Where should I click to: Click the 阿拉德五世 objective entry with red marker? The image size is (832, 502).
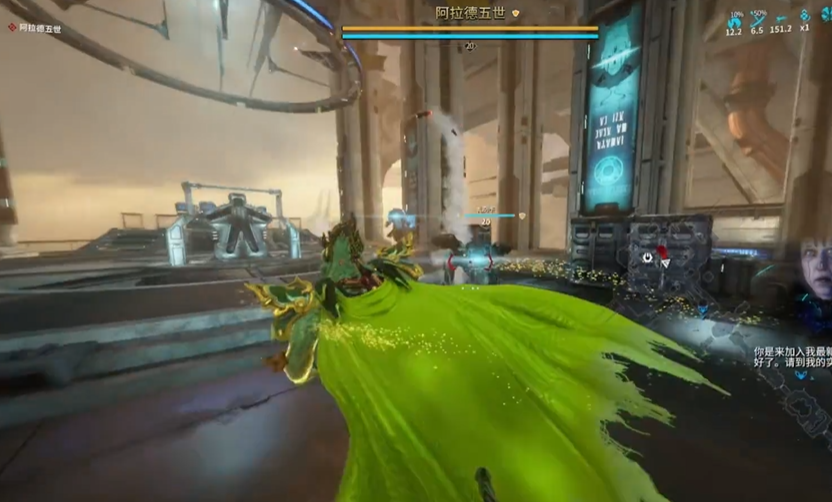point(34,28)
